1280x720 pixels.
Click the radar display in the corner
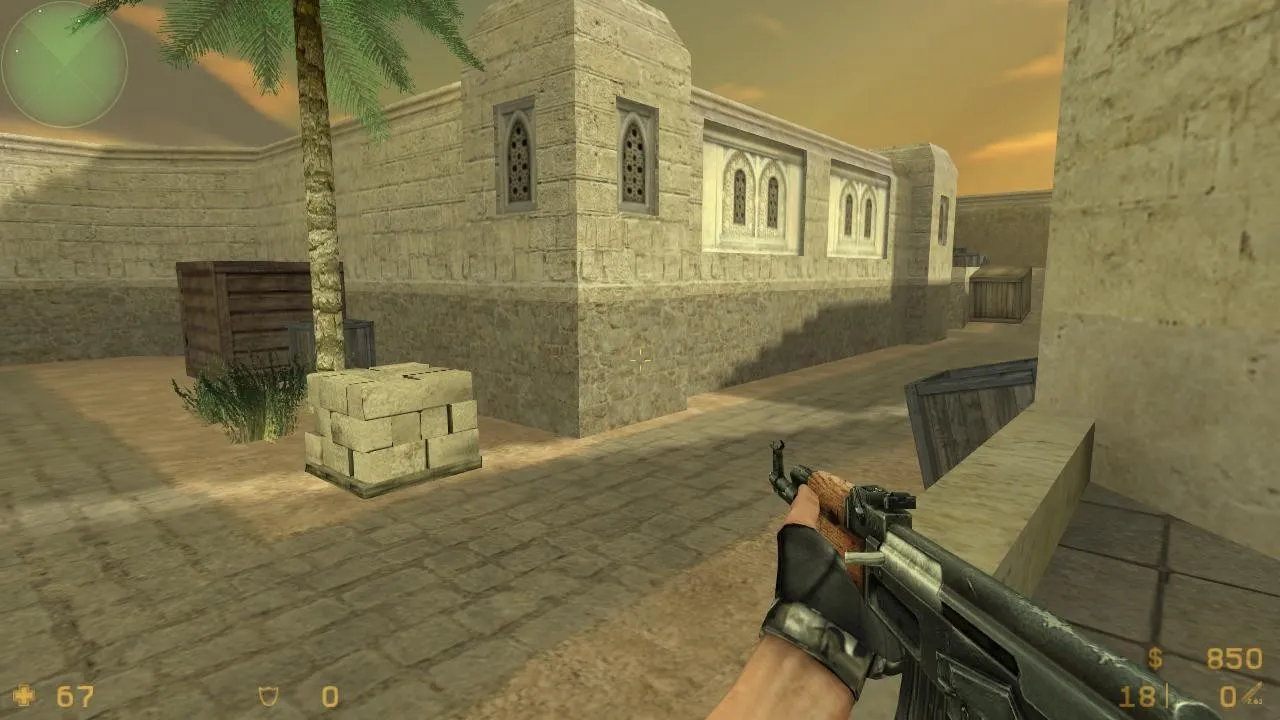pyautogui.click(x=63, y=62)
